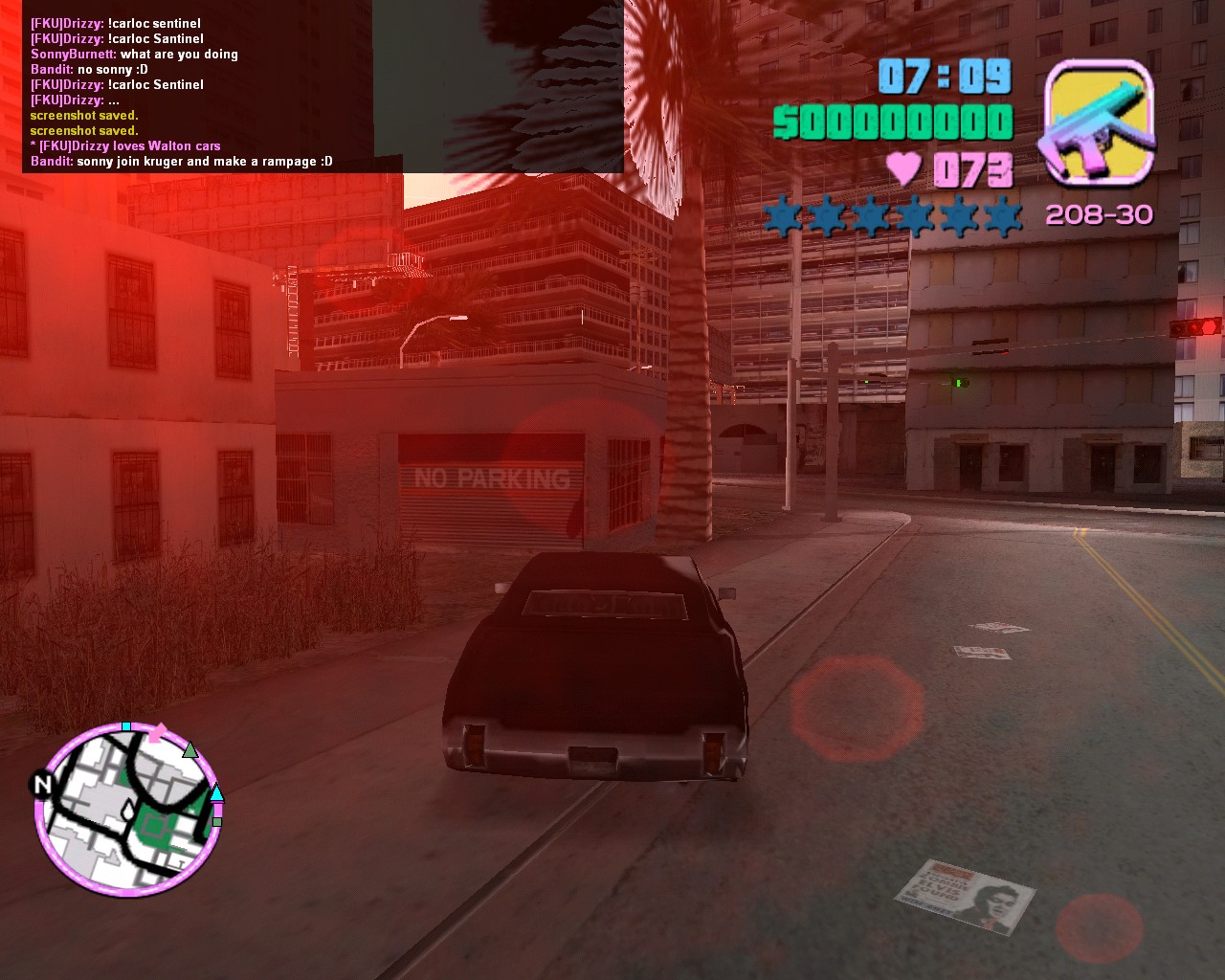Click the "Drizzy loves Walton cars" chat line
Viewport: 1225px width, 980px height.
pyautogui.click(x=125, y=146)
